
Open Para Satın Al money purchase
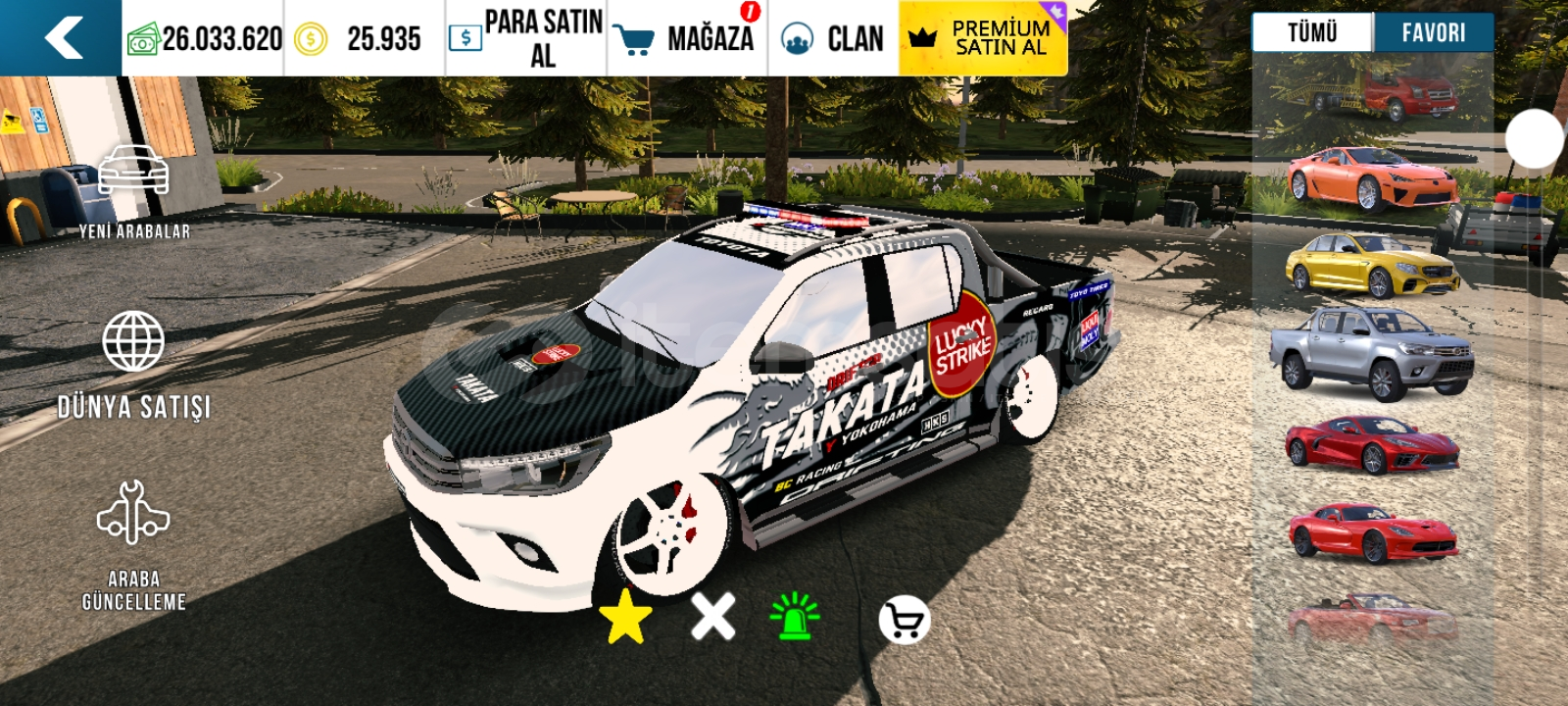coord(526,38)
